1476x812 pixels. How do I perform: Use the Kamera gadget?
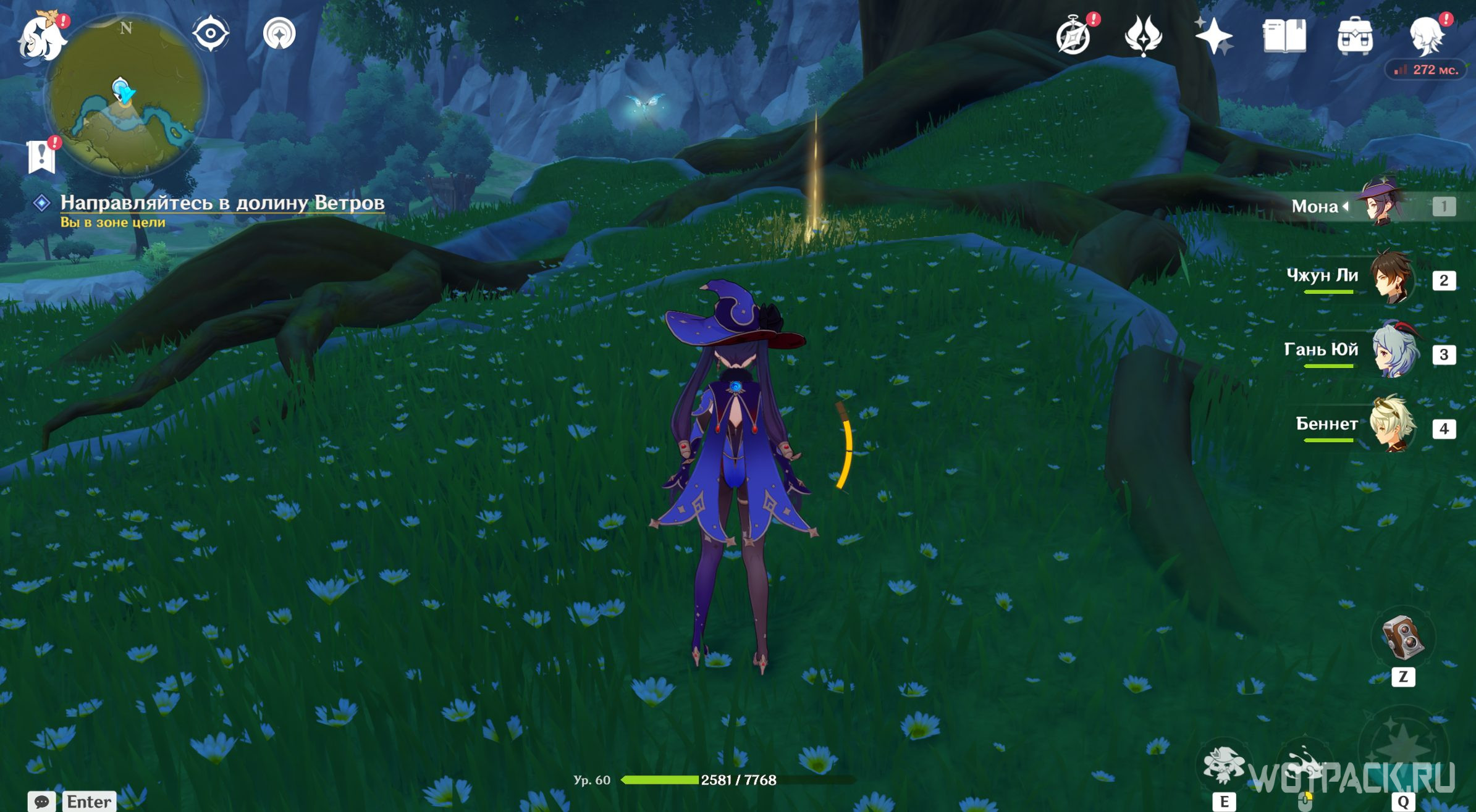click(x=1402, y=638)
